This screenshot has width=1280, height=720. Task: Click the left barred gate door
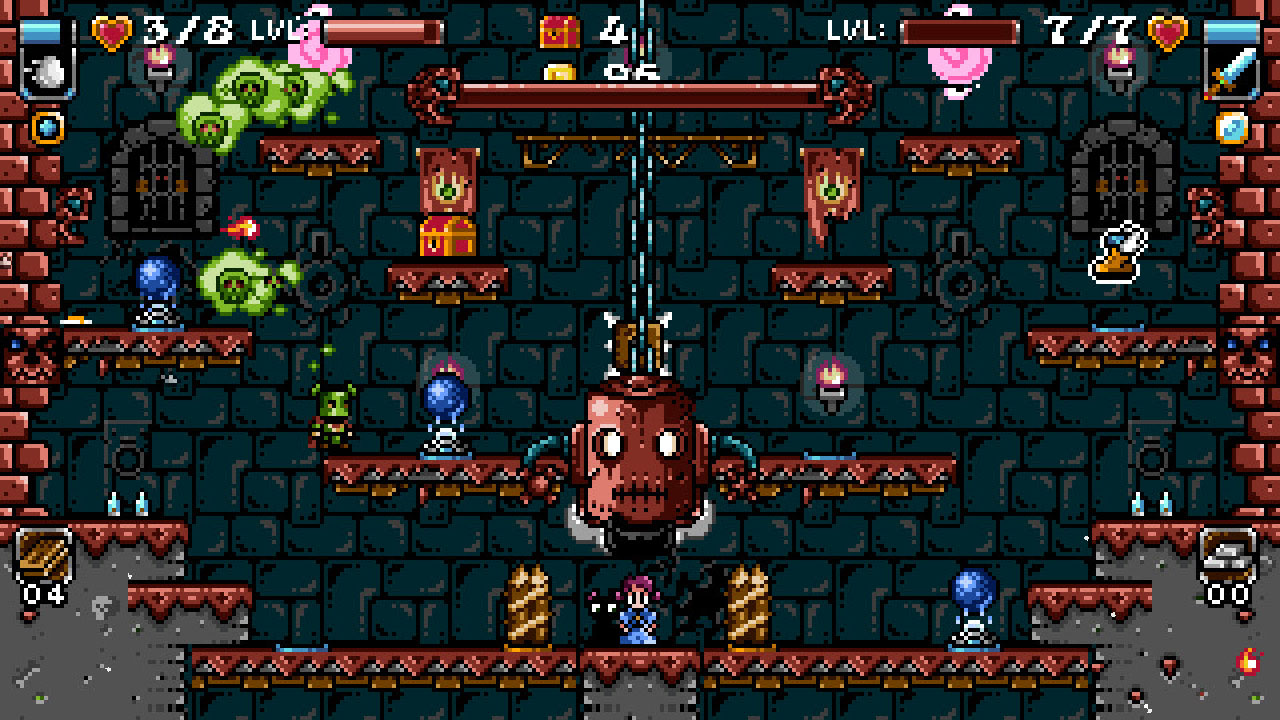pos(160,180)
